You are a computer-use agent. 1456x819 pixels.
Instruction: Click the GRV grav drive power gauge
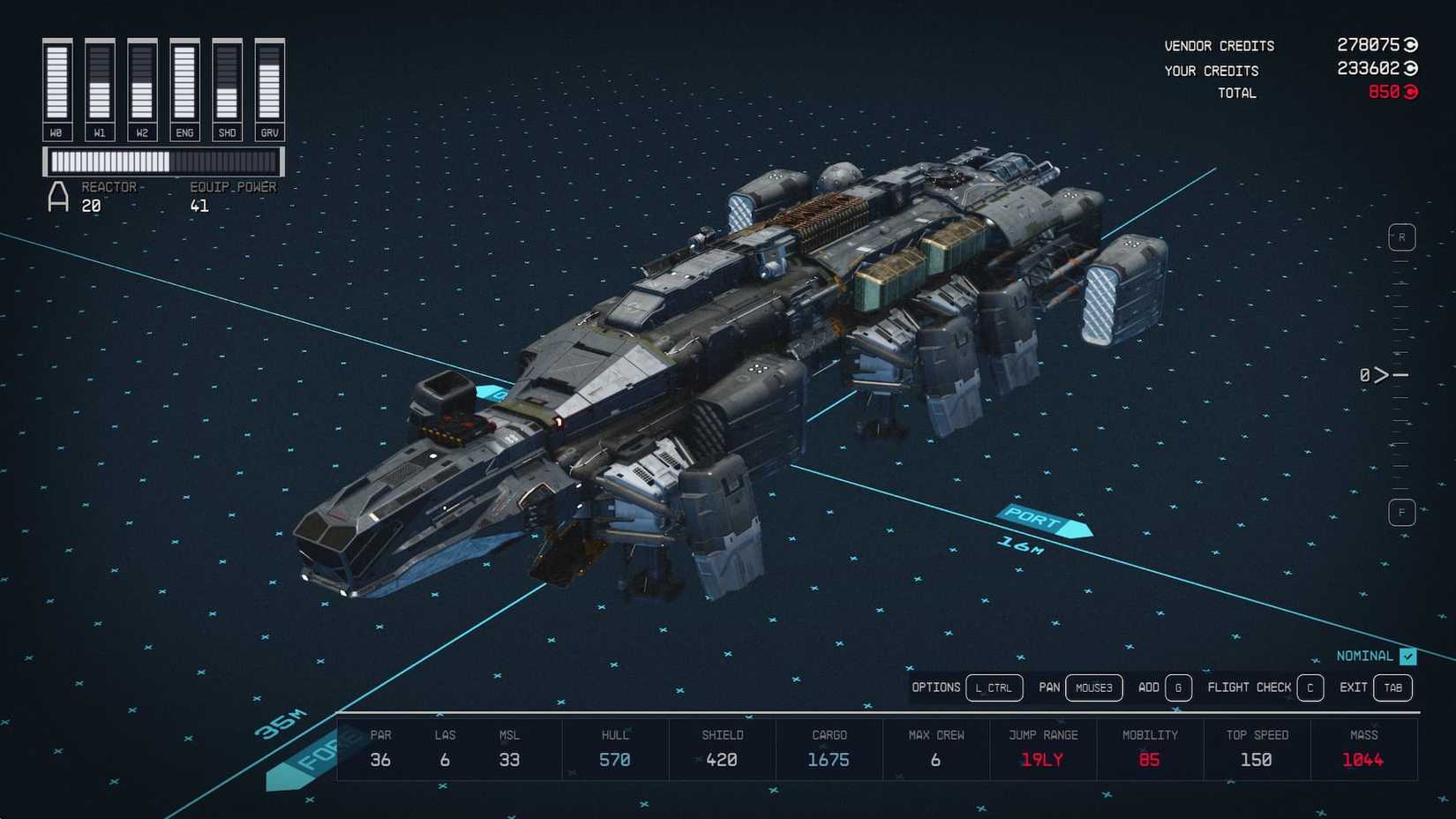pyautogui.click(x=269, y=84)
